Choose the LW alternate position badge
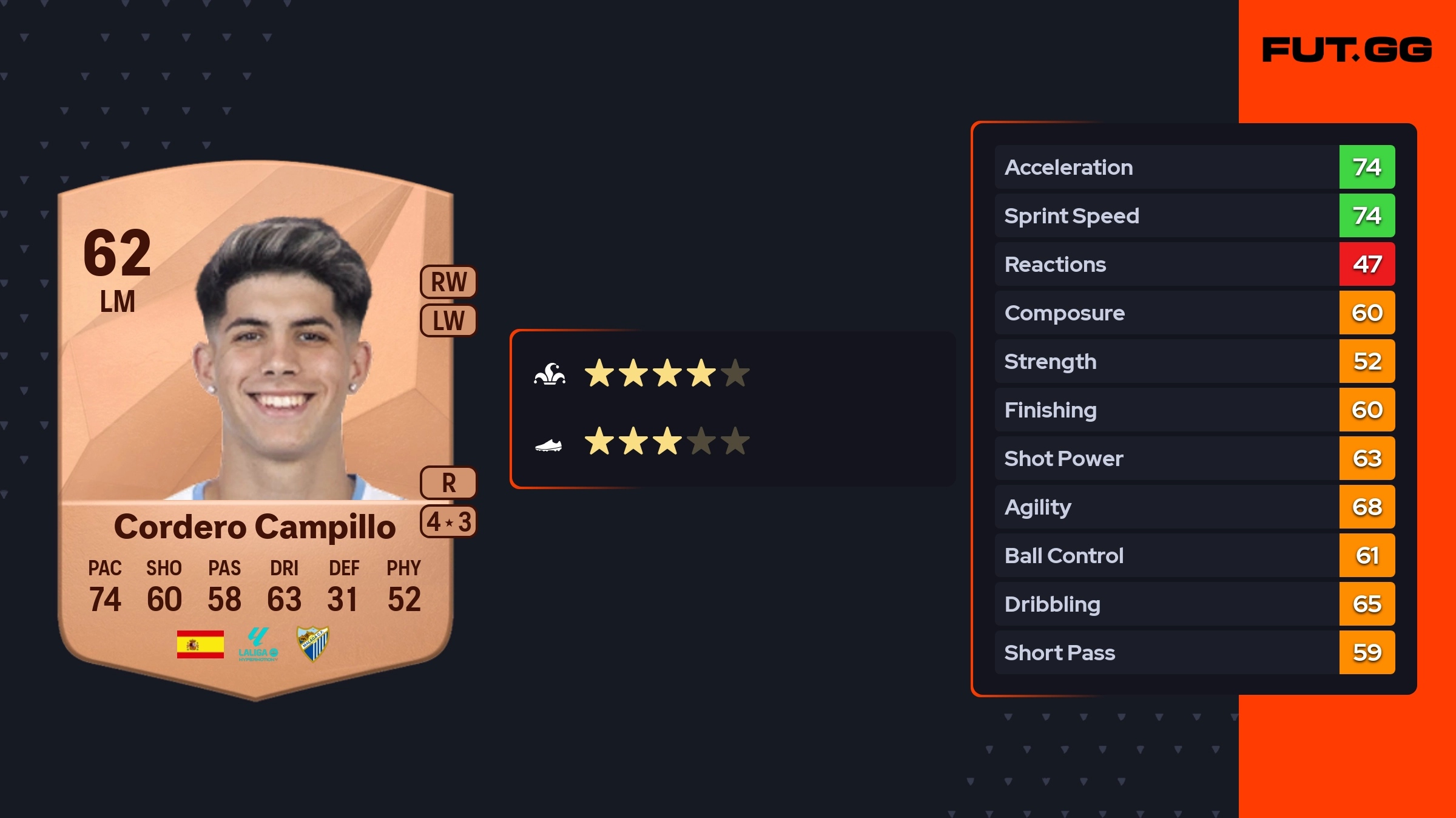This screenshot has width=1456, height=818. [448, 320]
